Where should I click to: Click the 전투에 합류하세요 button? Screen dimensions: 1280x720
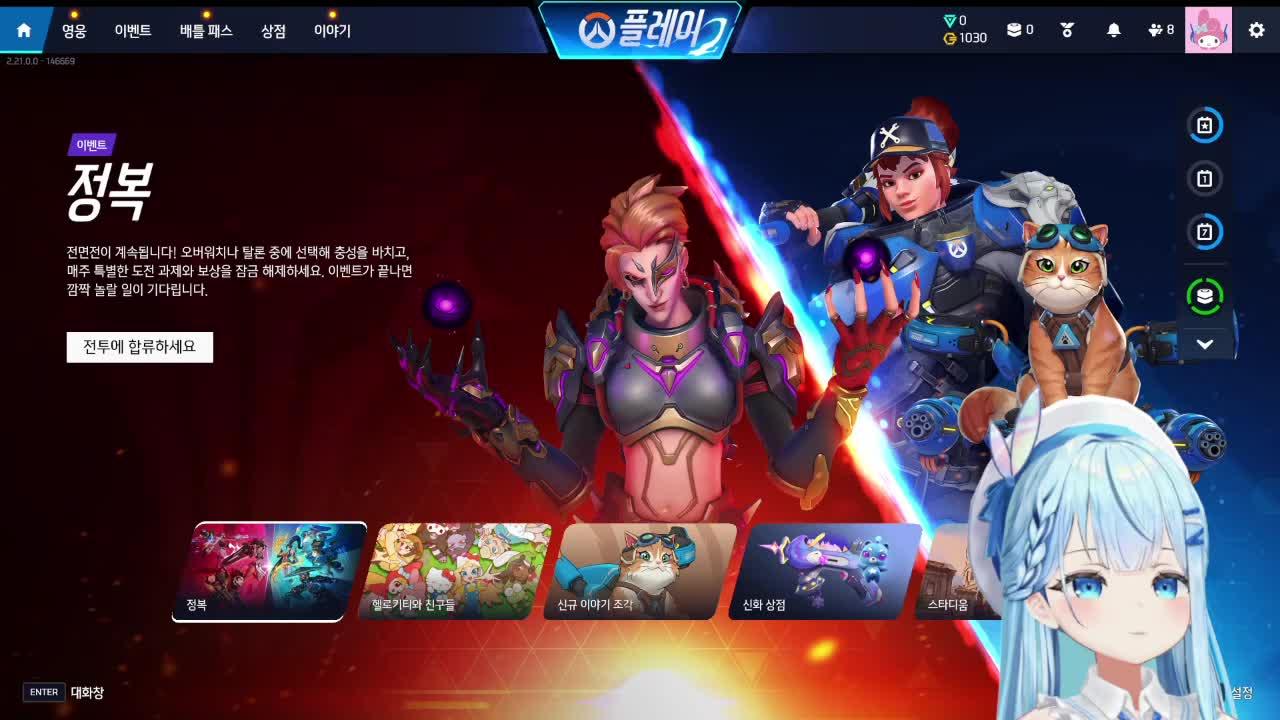point(139,347)
